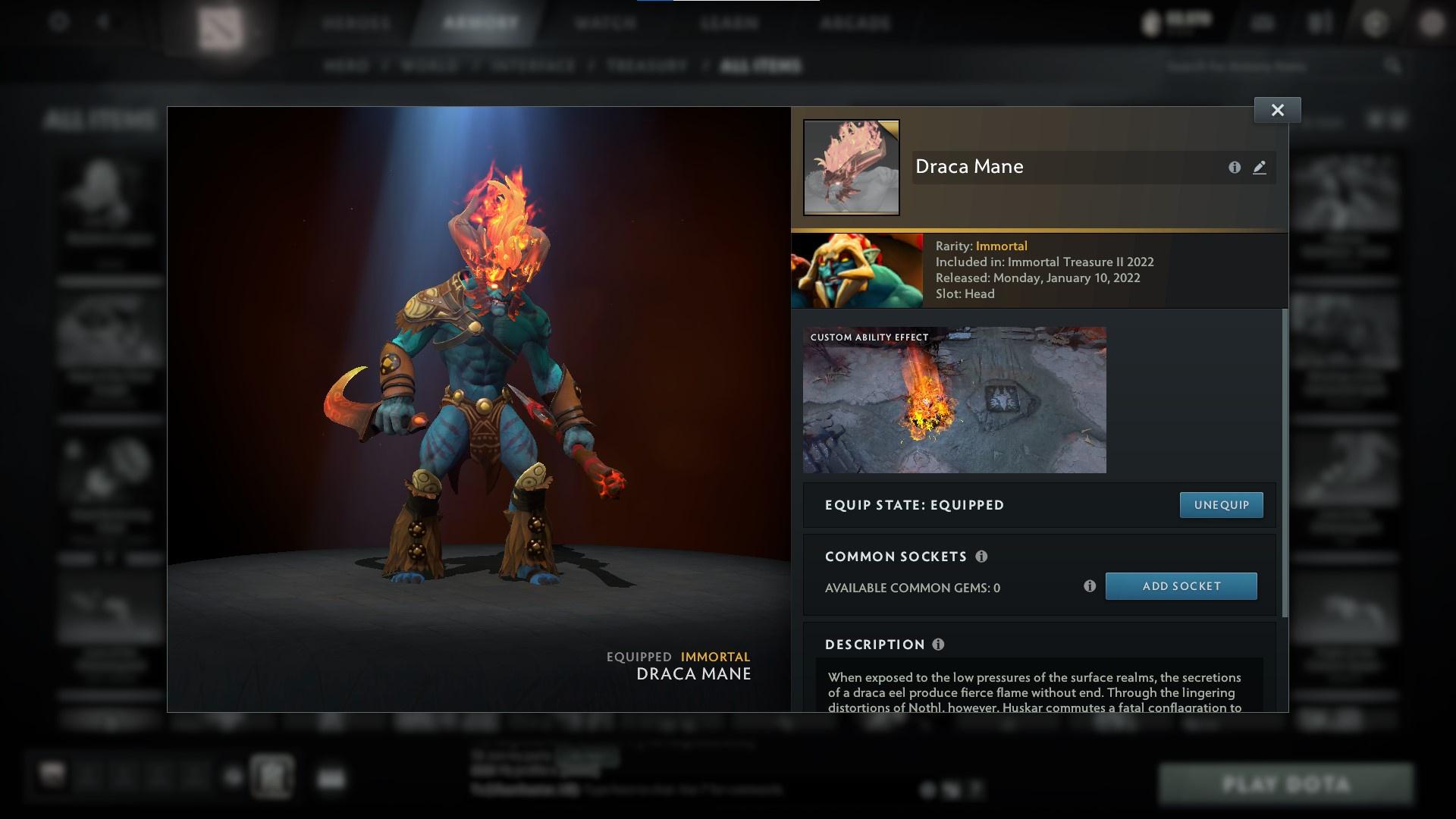Image resolution: width=1456 pixels, height=819 pixels.
Task: Click the info icon next to DESCRIPTION heading
Action: 939,645
